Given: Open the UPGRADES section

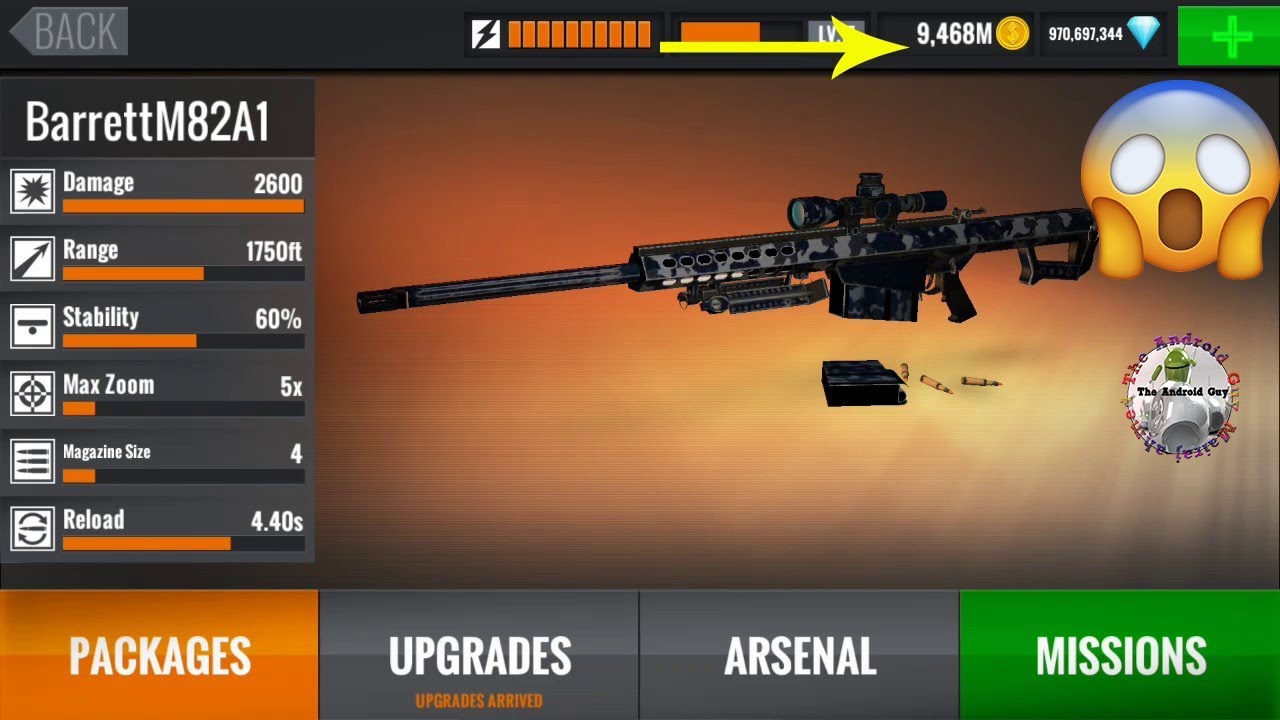Looking at the screenshot, I should click(479, 655).
